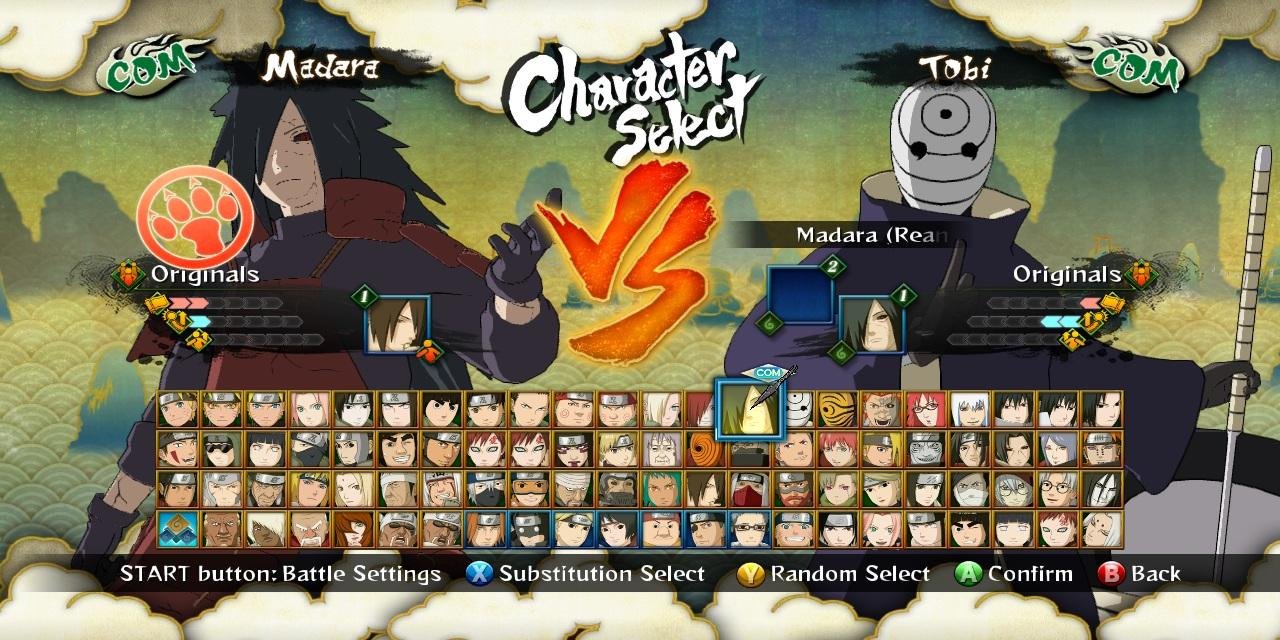Pick Kiba with red fang cheek marks

[178, 449]
